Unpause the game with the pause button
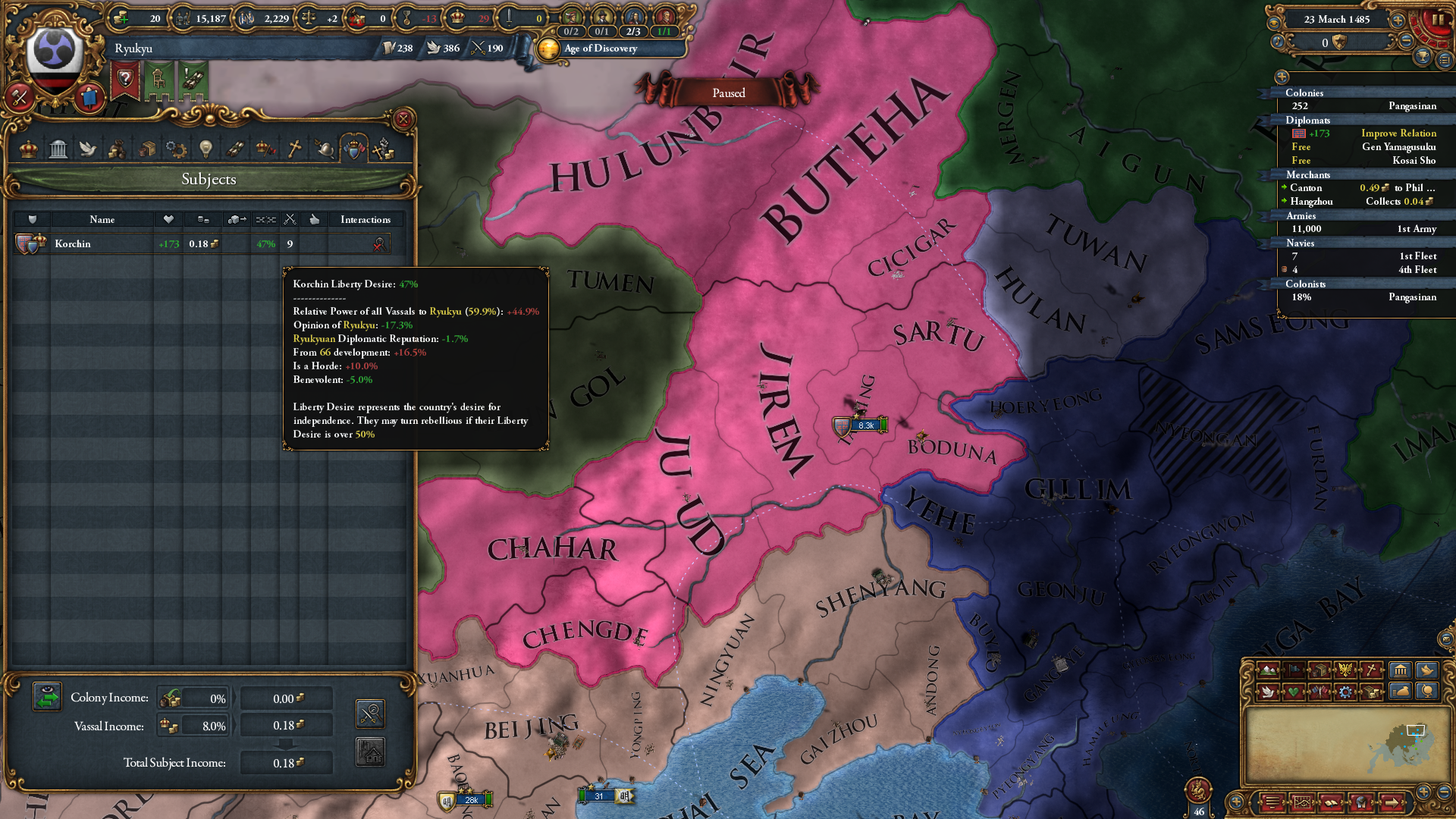 1439,19
